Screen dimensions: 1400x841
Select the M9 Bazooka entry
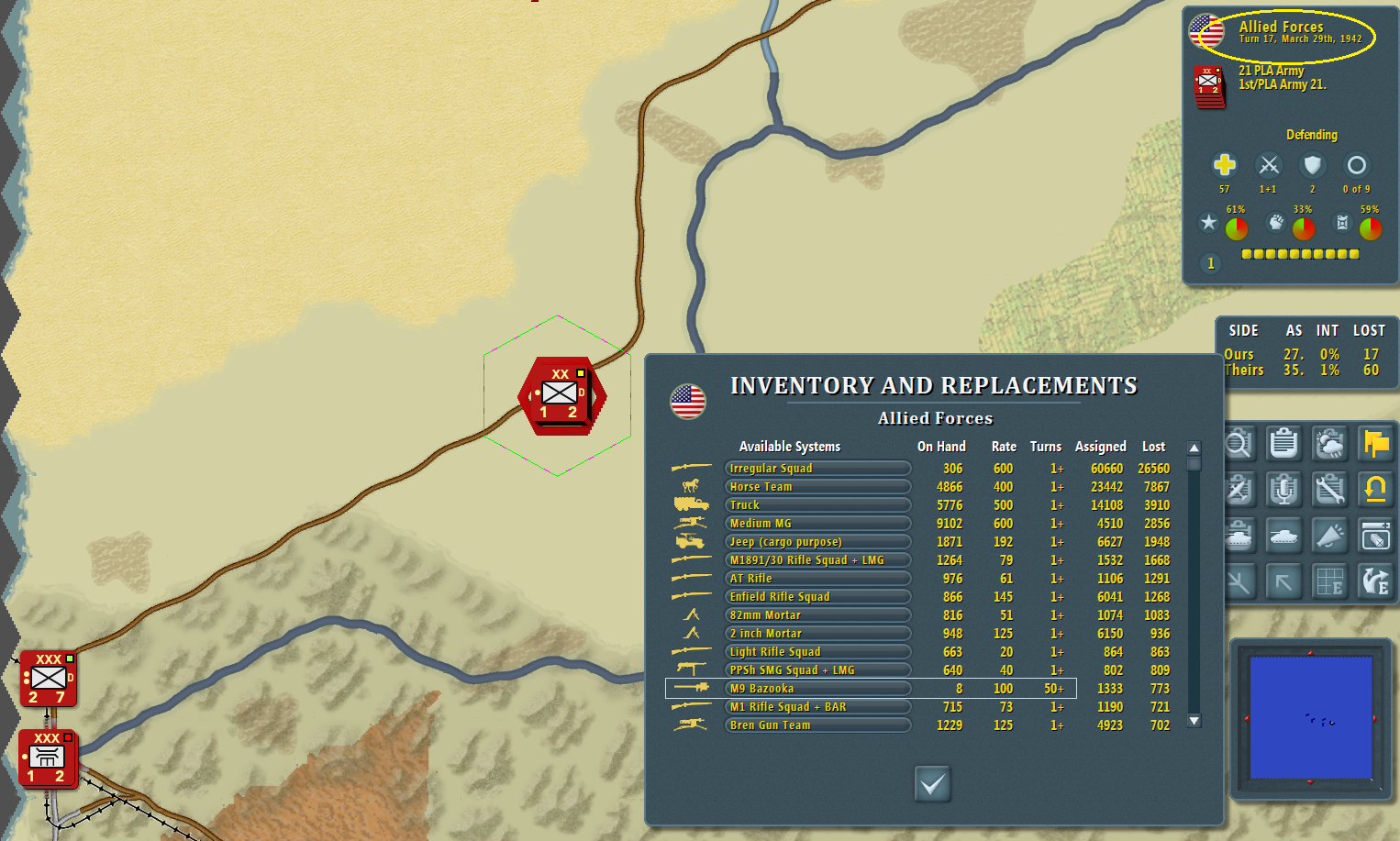817,689
